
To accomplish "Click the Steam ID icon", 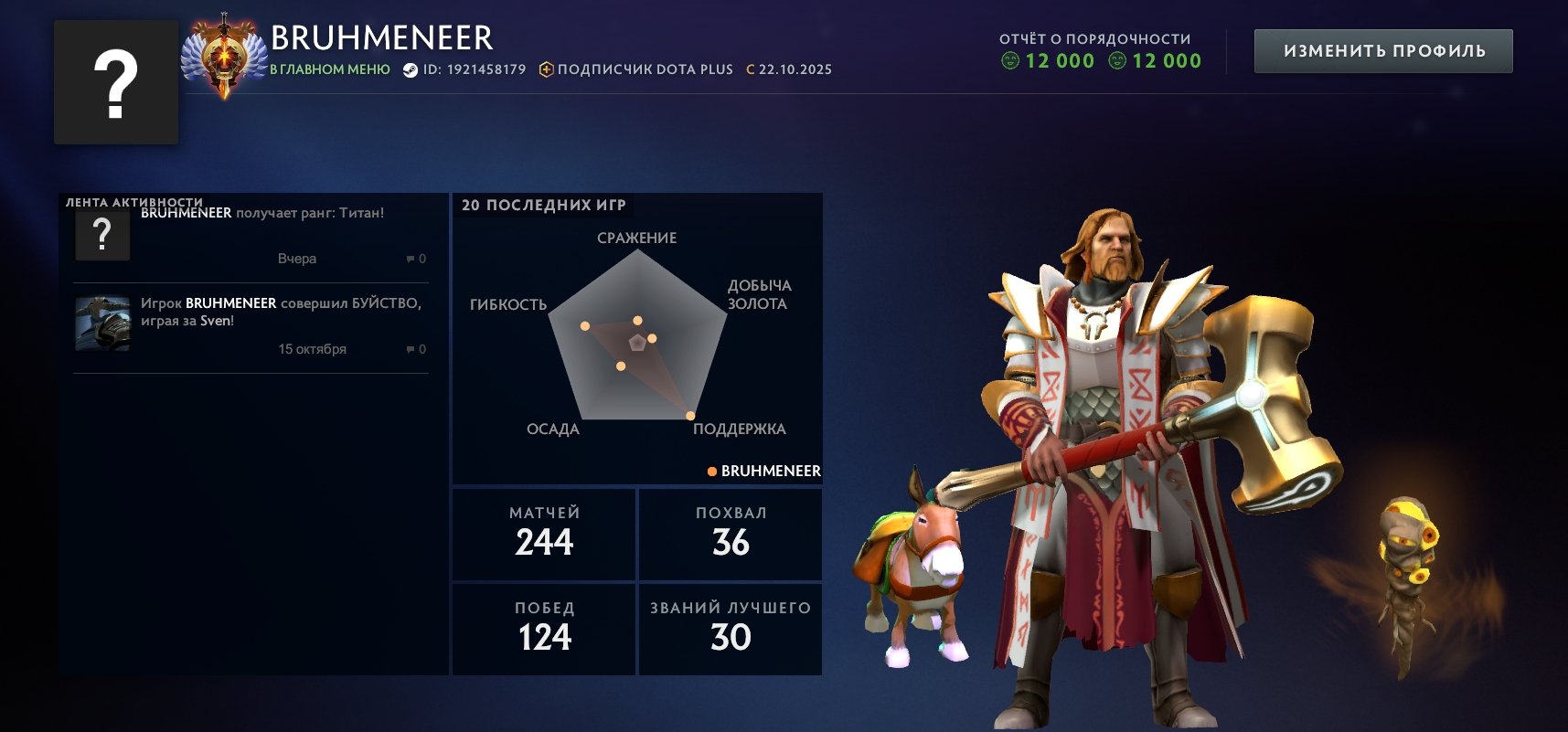I will (x=411, y=69).
